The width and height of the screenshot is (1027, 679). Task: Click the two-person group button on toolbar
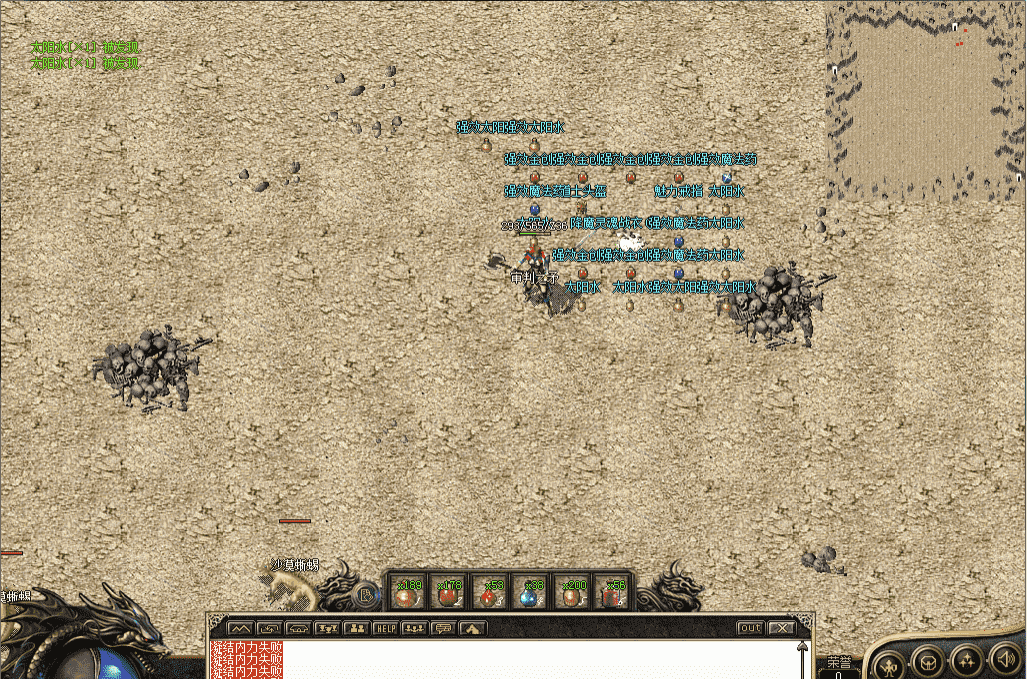[x=356, y=628]
